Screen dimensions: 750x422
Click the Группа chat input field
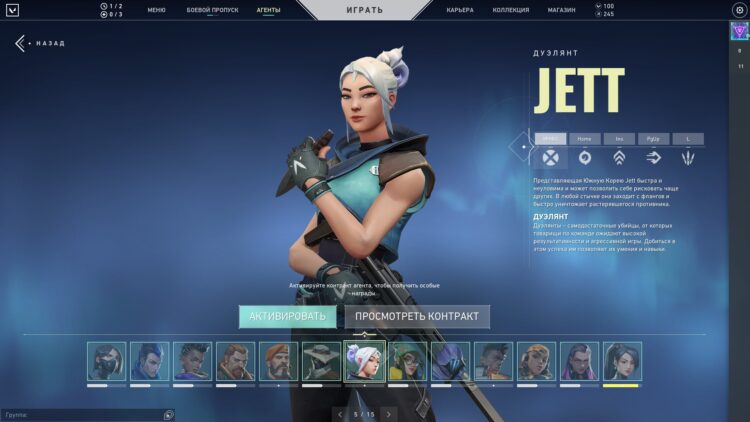[80, 414]
